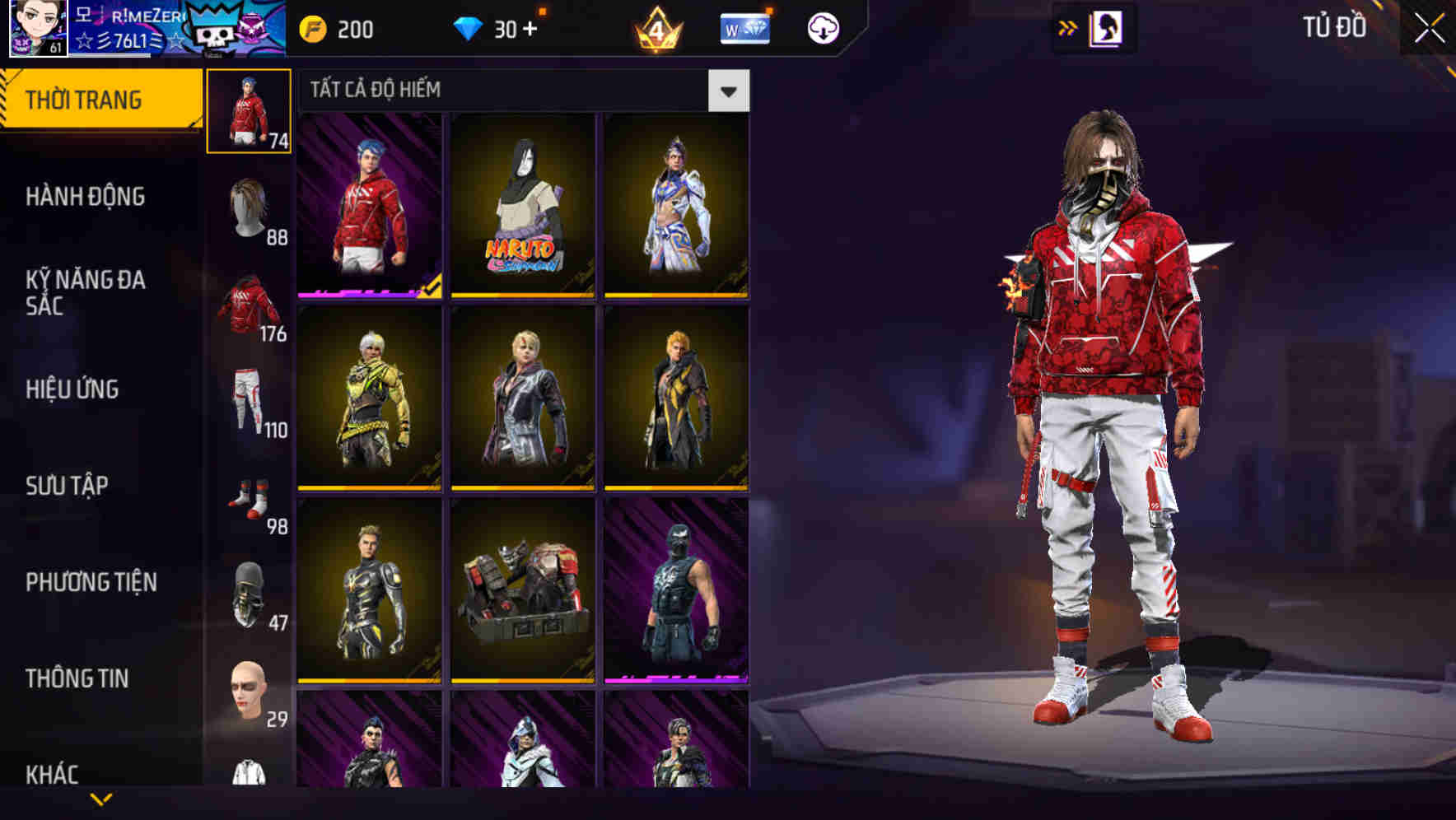
Task: Expand the left sidebar with the bottom chevron
Action: (x=100, y=800)
